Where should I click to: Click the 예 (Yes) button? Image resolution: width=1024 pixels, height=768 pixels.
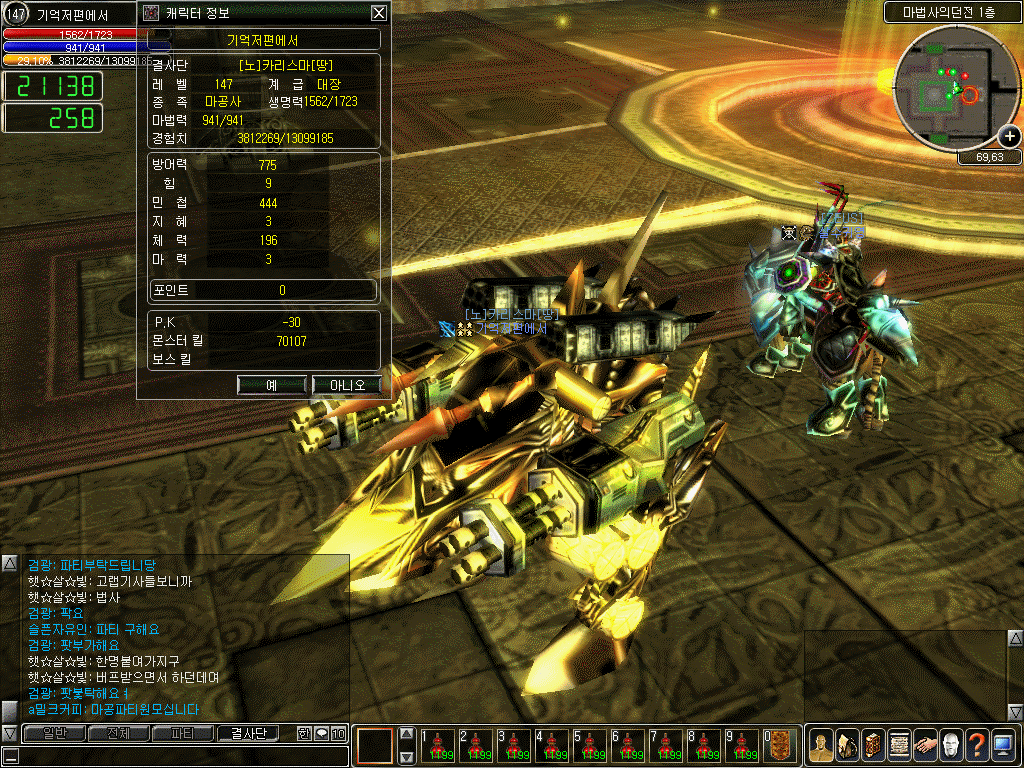272,385
